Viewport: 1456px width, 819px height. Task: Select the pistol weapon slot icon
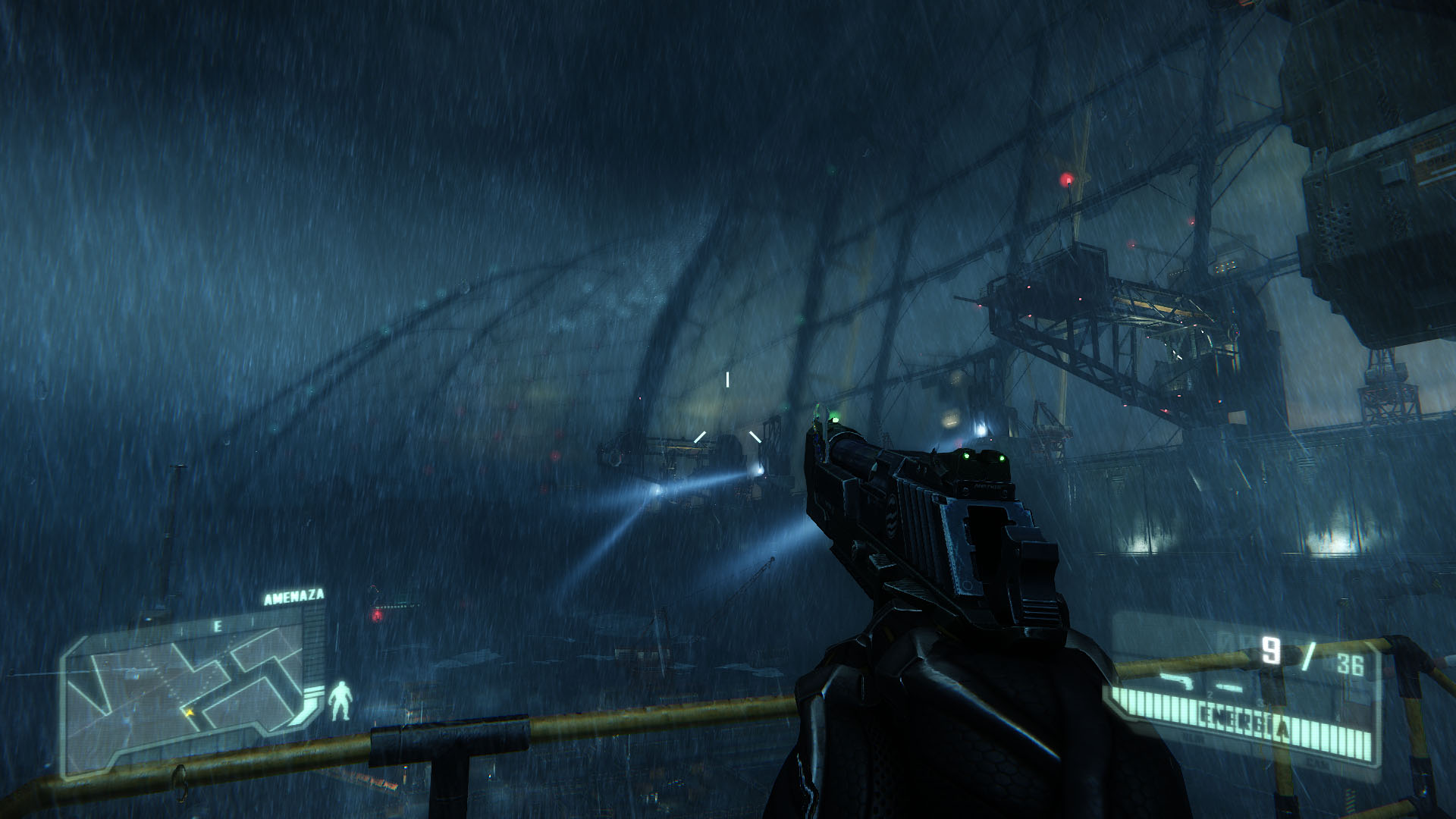coord(1177,679)
